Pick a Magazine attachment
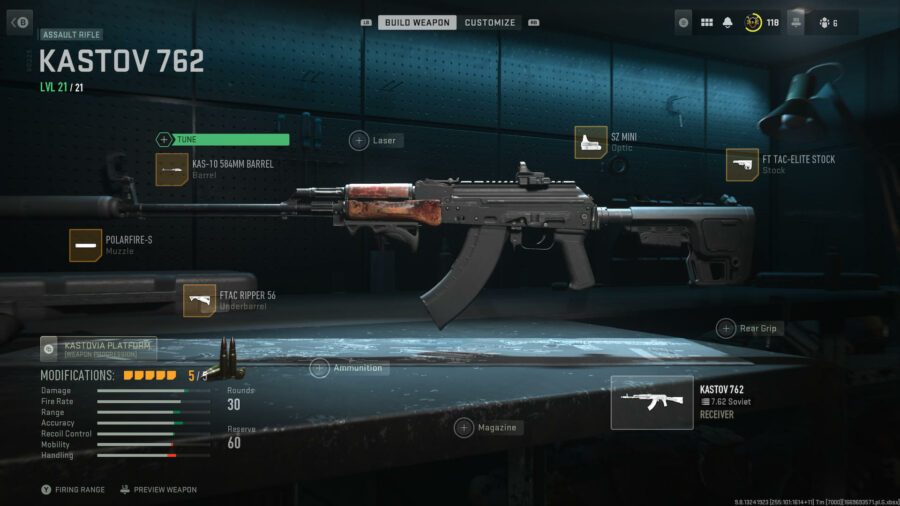The width and height of the screenshot is (900, 506). 464,428
